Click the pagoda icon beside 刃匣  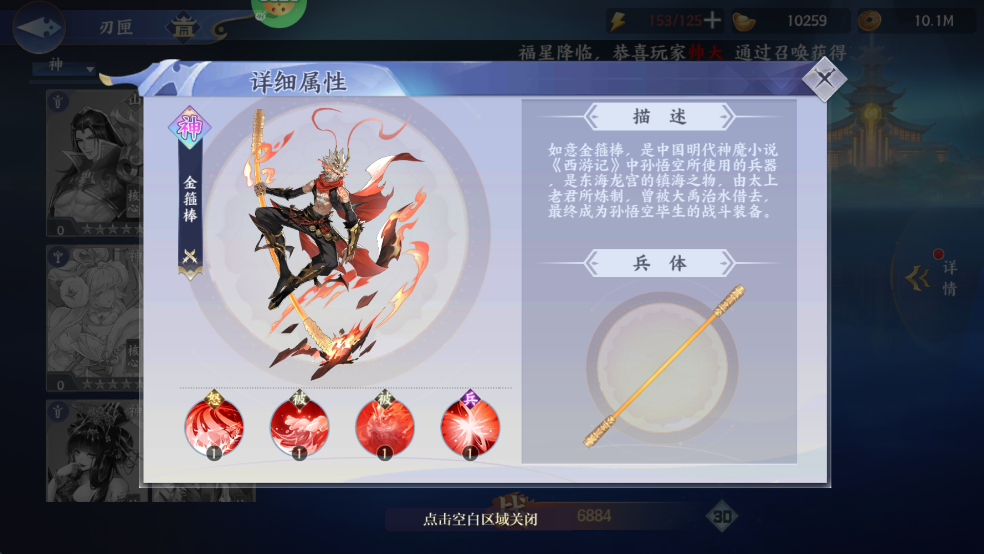pos(183,27)
